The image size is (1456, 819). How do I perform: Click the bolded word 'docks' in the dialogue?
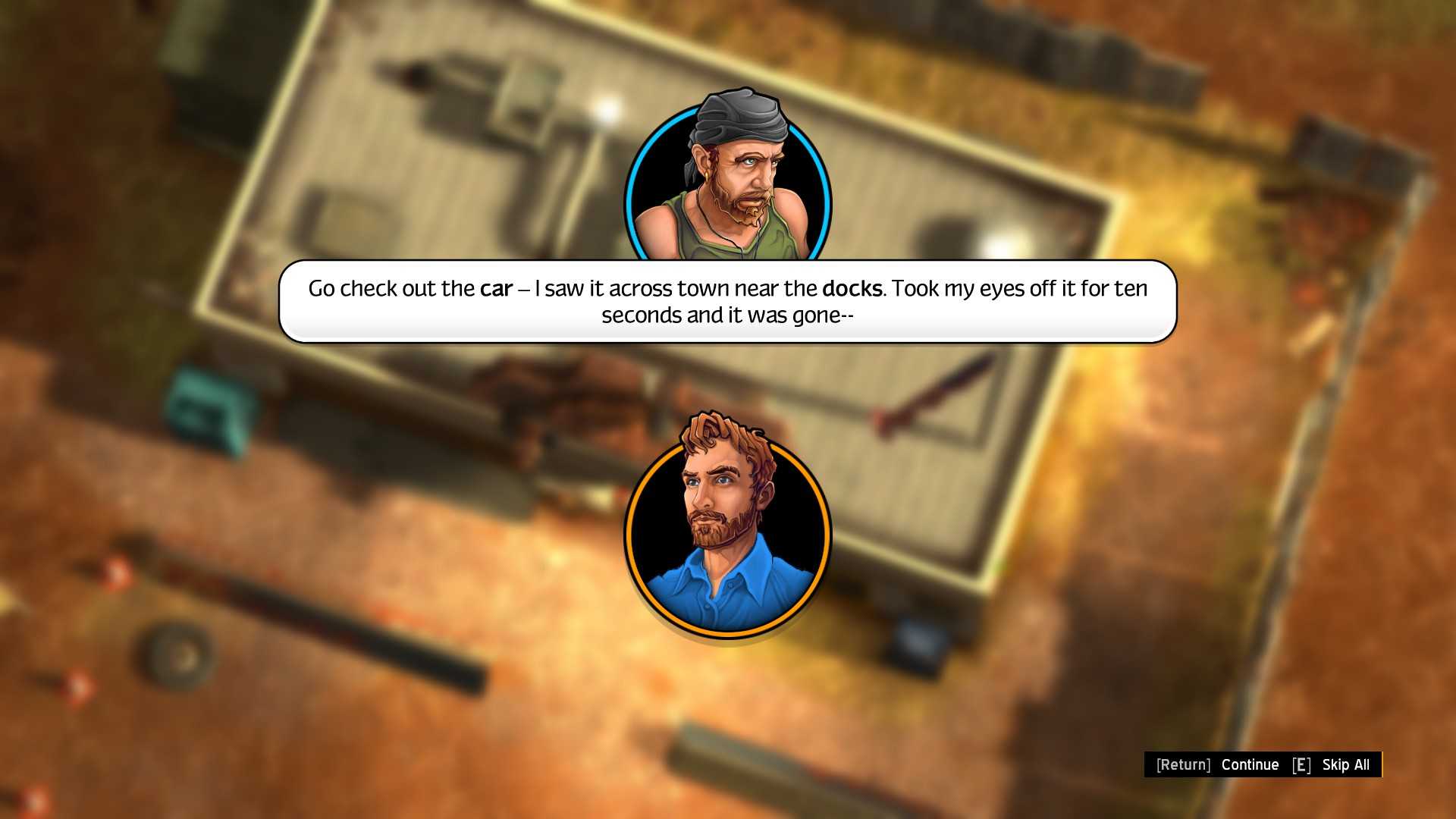click(854, 289)
